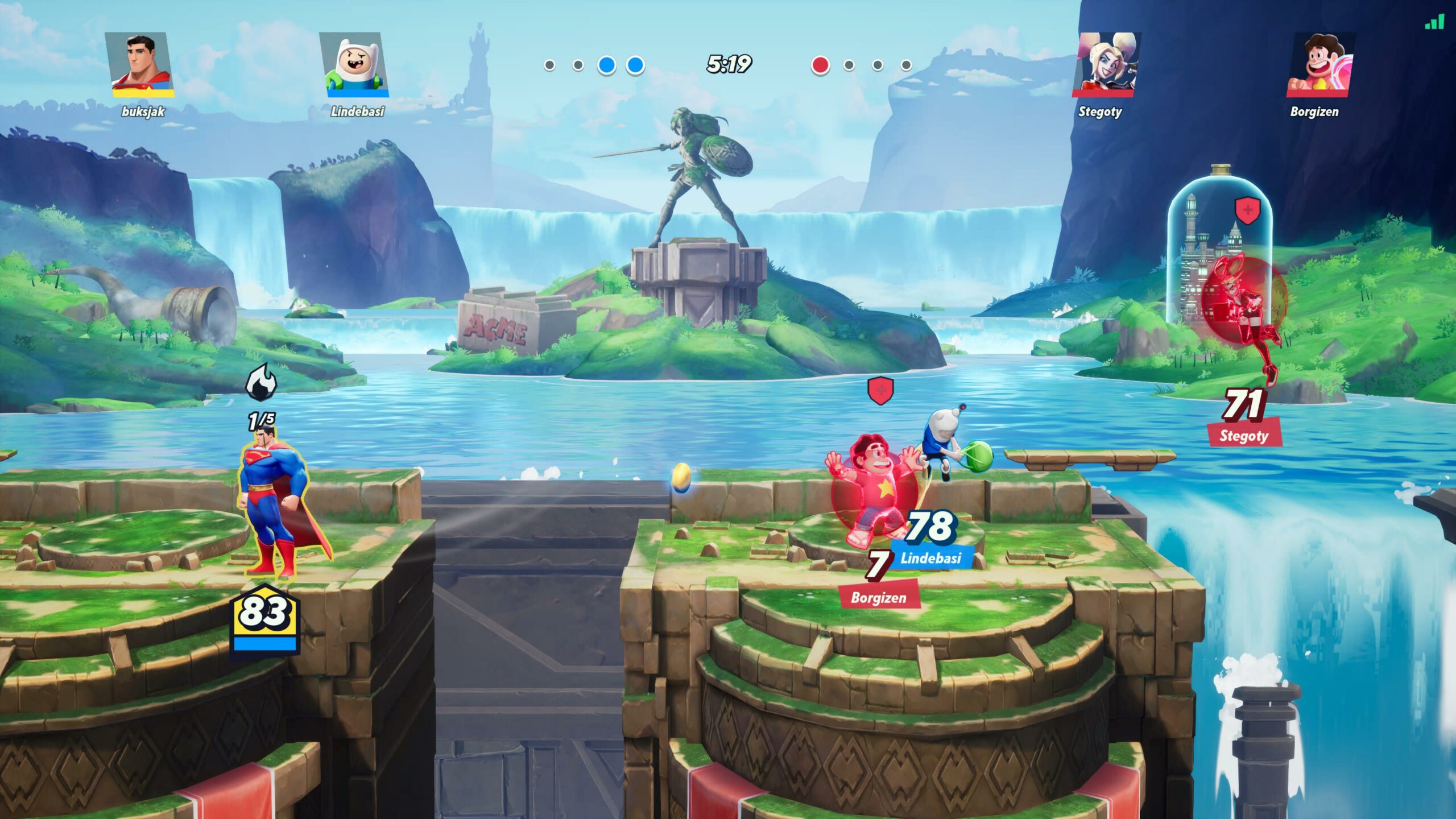
Task: Select Stegoty's Harley Quinn portrait
Action: tap(1105, 64)
